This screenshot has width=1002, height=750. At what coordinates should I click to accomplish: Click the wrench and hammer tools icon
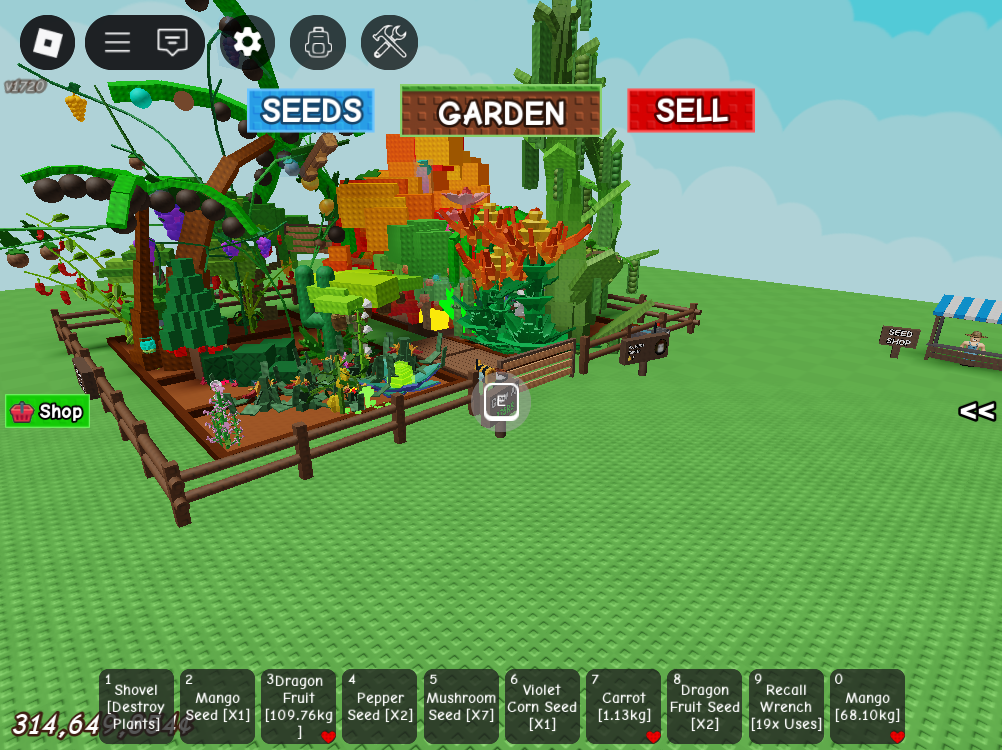coord(389,42)
